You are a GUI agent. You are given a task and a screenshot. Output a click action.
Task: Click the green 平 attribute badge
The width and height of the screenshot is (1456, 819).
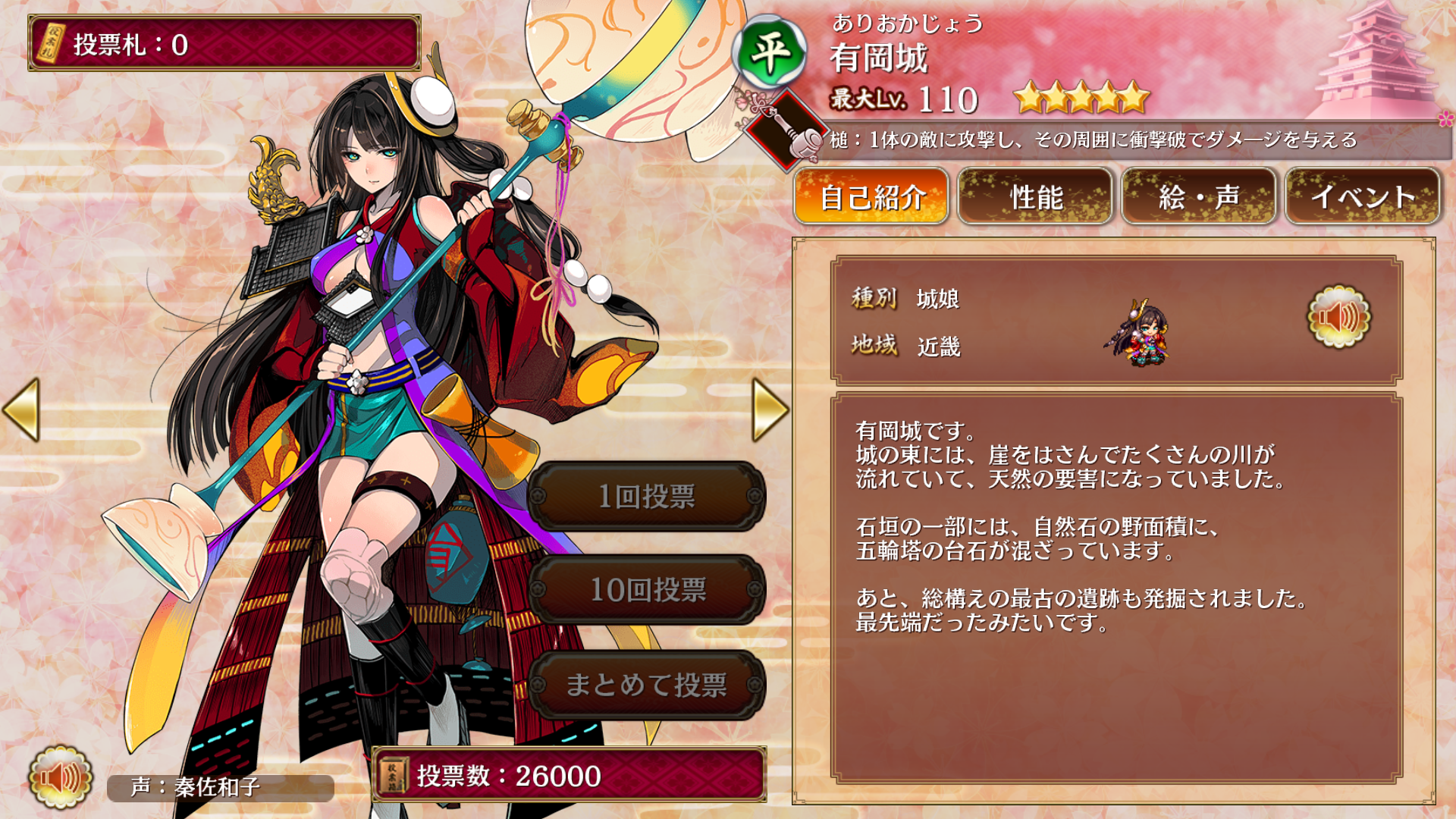(x=769, y=53)
